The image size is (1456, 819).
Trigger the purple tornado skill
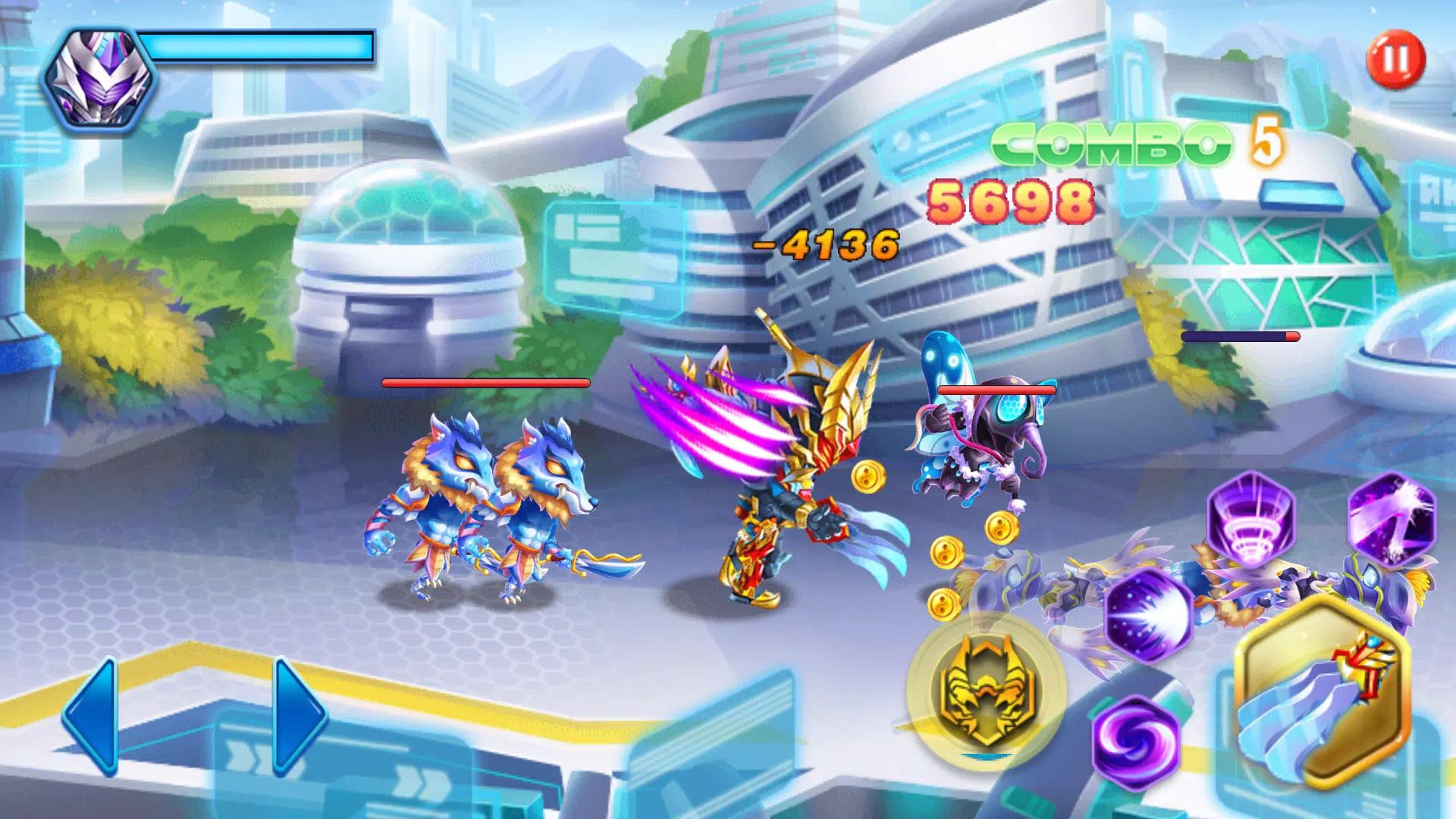tap(1250, 519)
